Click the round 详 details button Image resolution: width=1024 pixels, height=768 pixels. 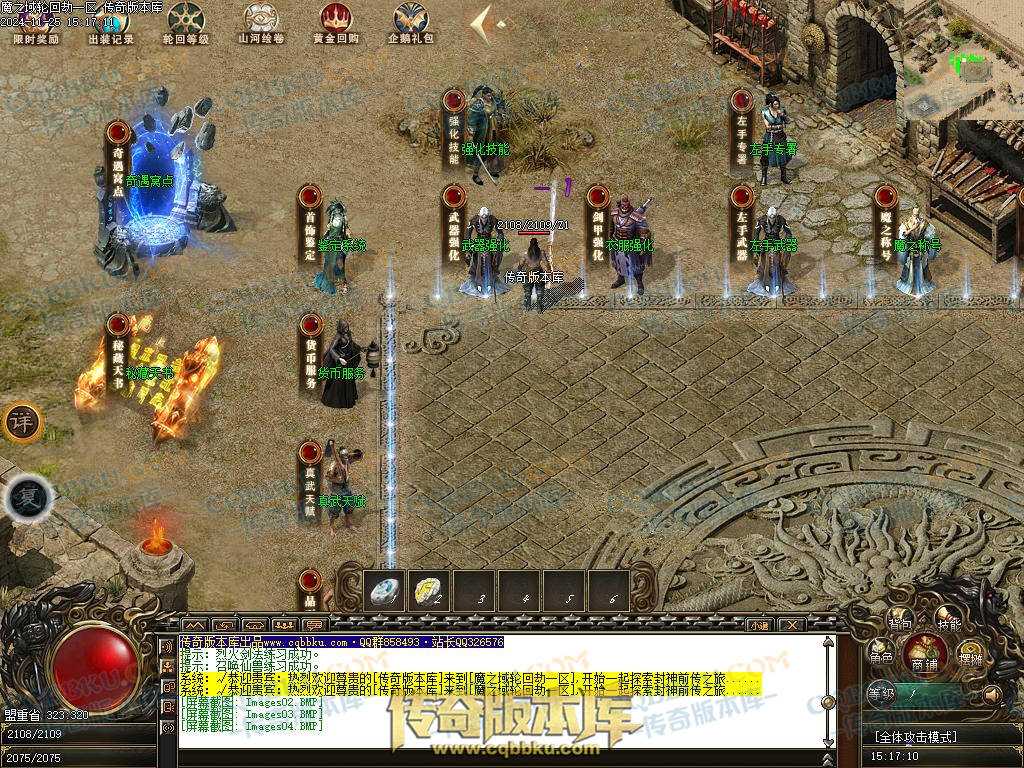point(20,422)
